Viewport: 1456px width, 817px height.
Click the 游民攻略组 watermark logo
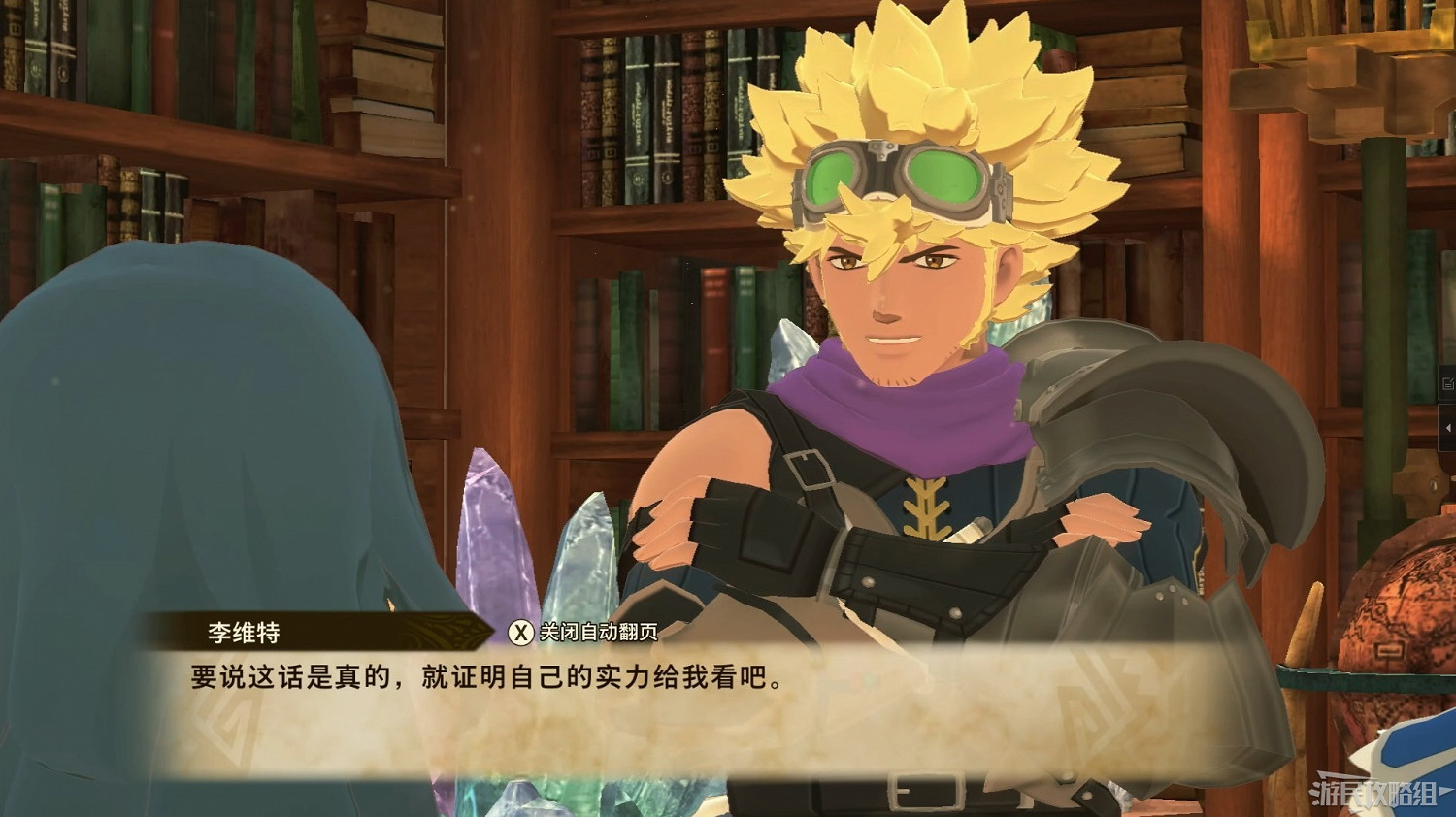pyautogui.click(x=1373, y=791)
